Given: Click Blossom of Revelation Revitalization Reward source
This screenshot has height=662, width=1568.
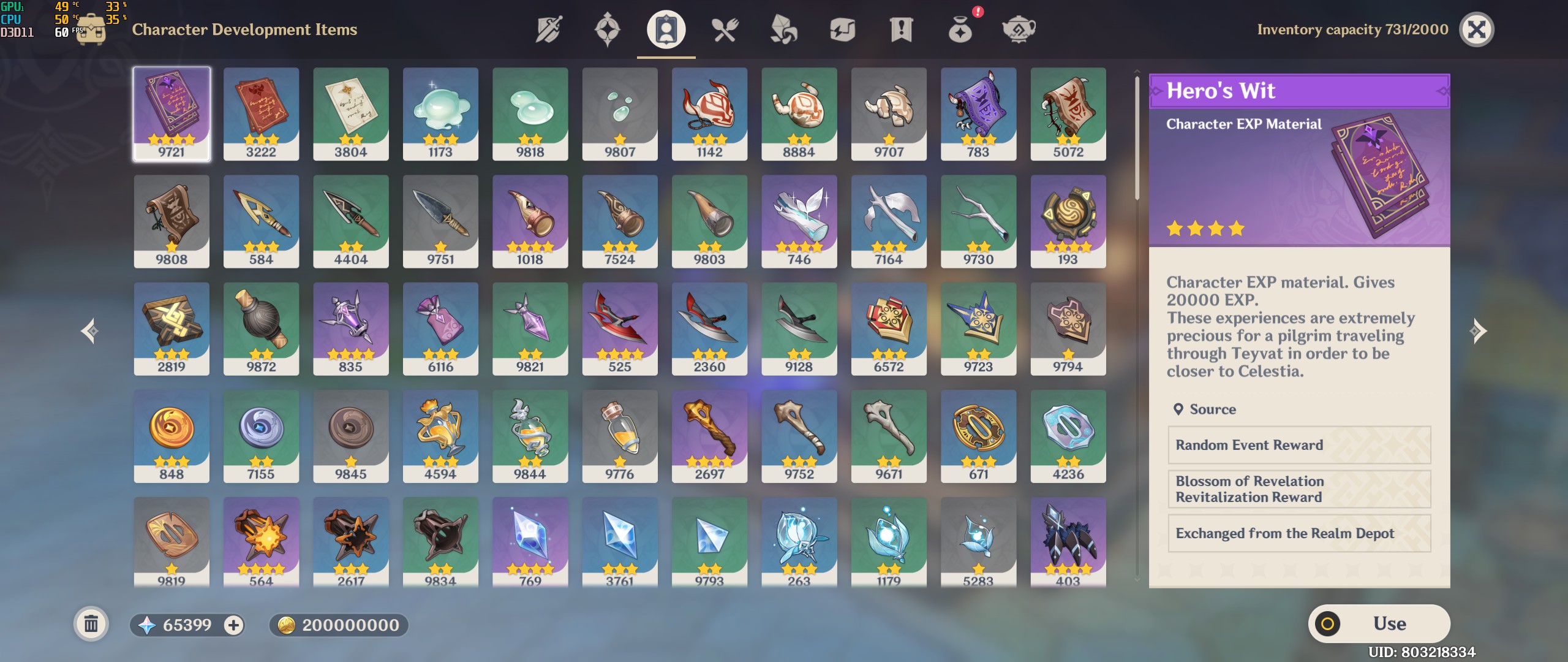Looking at the screenshot, I should pos(1298,489).
